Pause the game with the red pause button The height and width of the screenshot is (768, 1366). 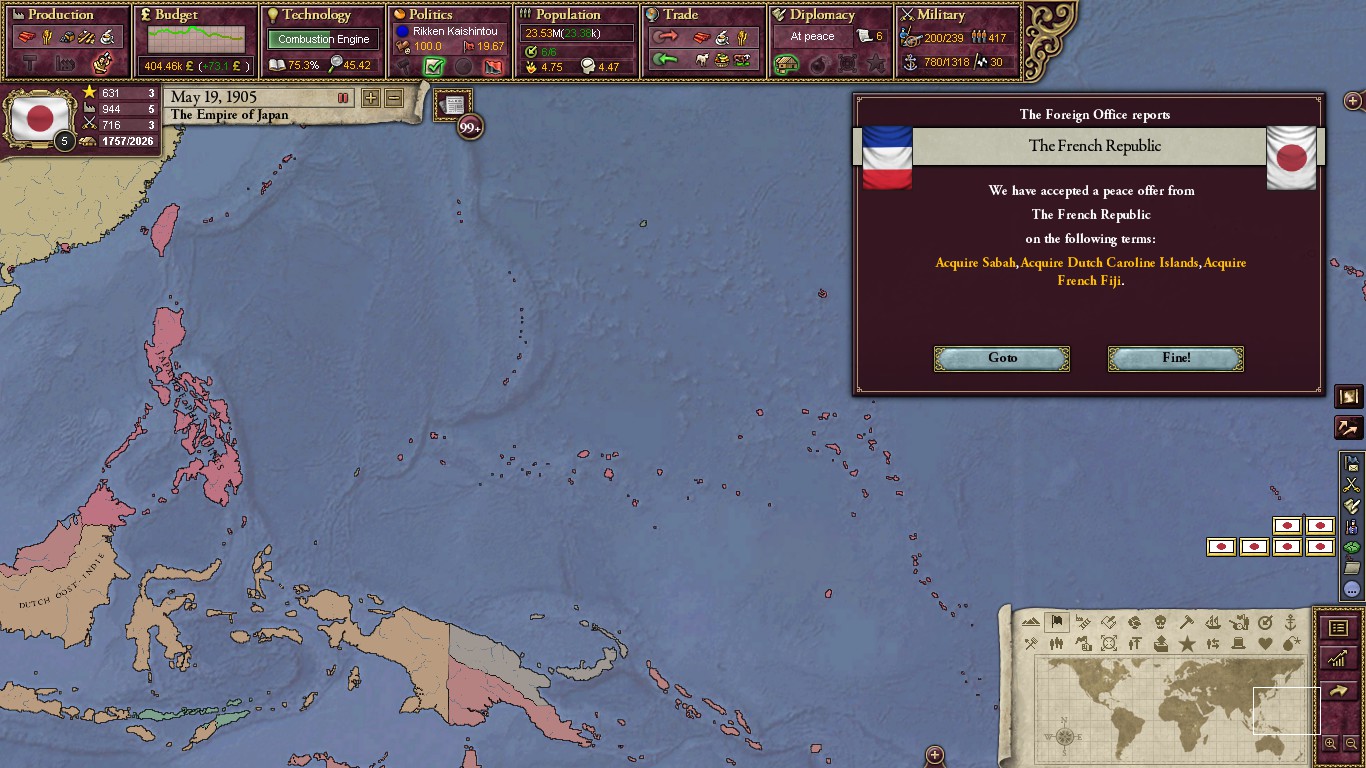tap(343, 98)
